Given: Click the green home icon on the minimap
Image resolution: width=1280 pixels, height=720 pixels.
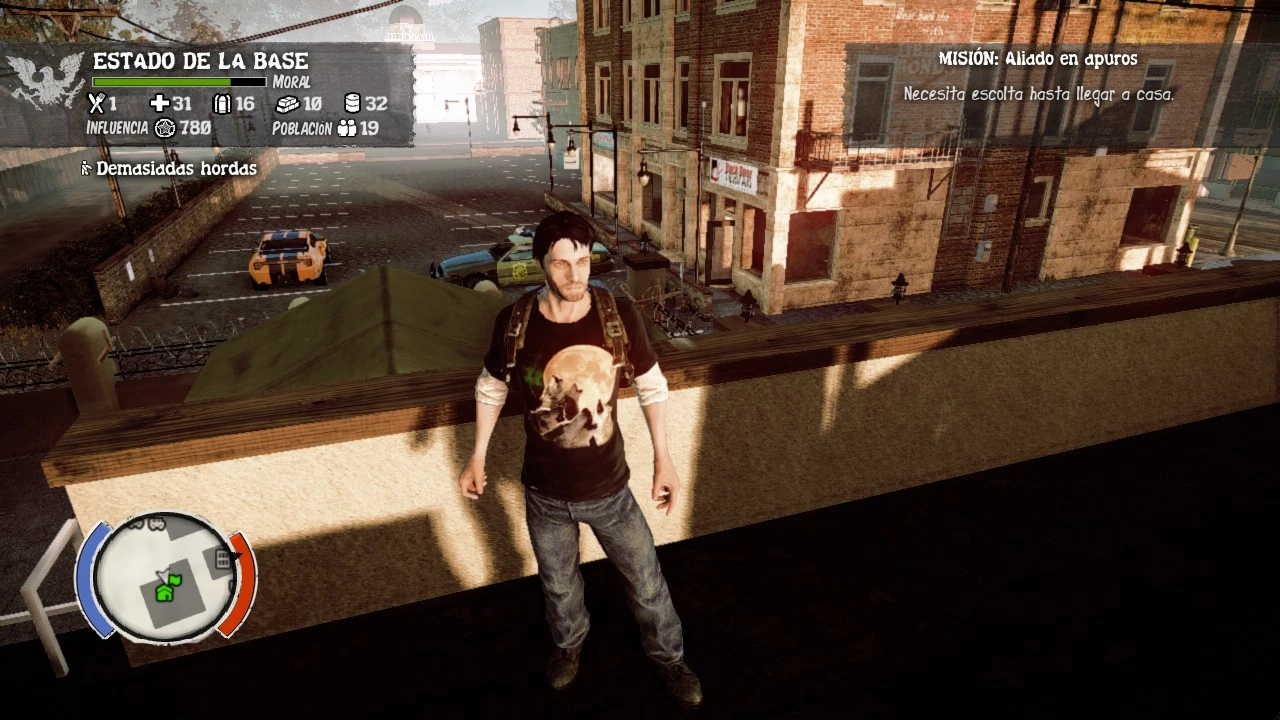Looking at the screenshot, I should (x=164, y=594).
